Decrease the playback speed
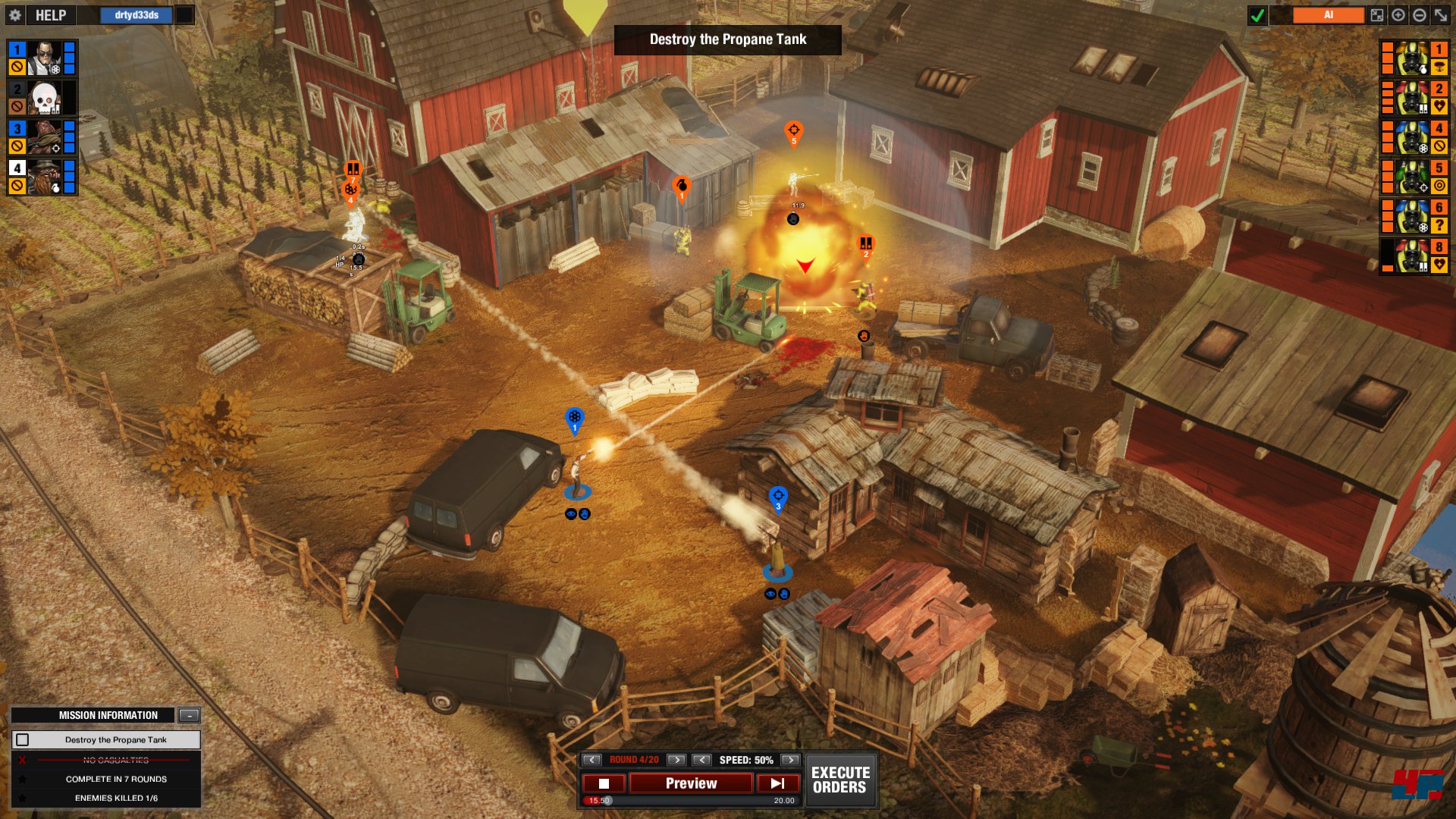This screenshot has height=819, width=1456. click(702, 760)
